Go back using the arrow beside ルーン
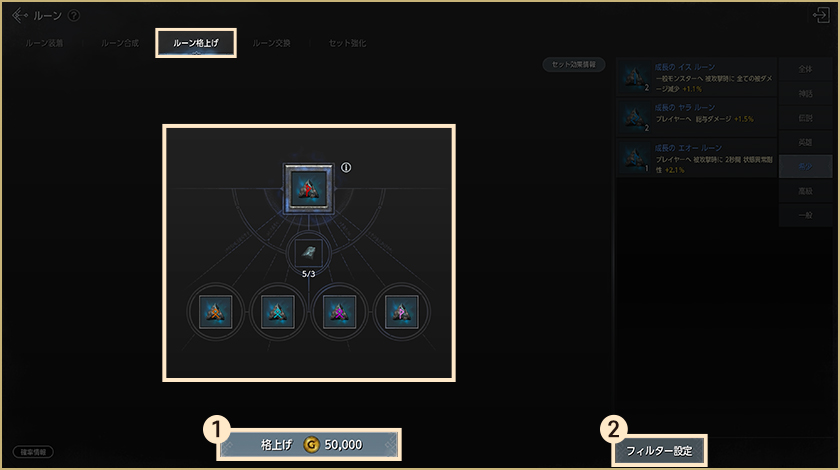This screenshot has height=470, width=840. click(19, 15)
